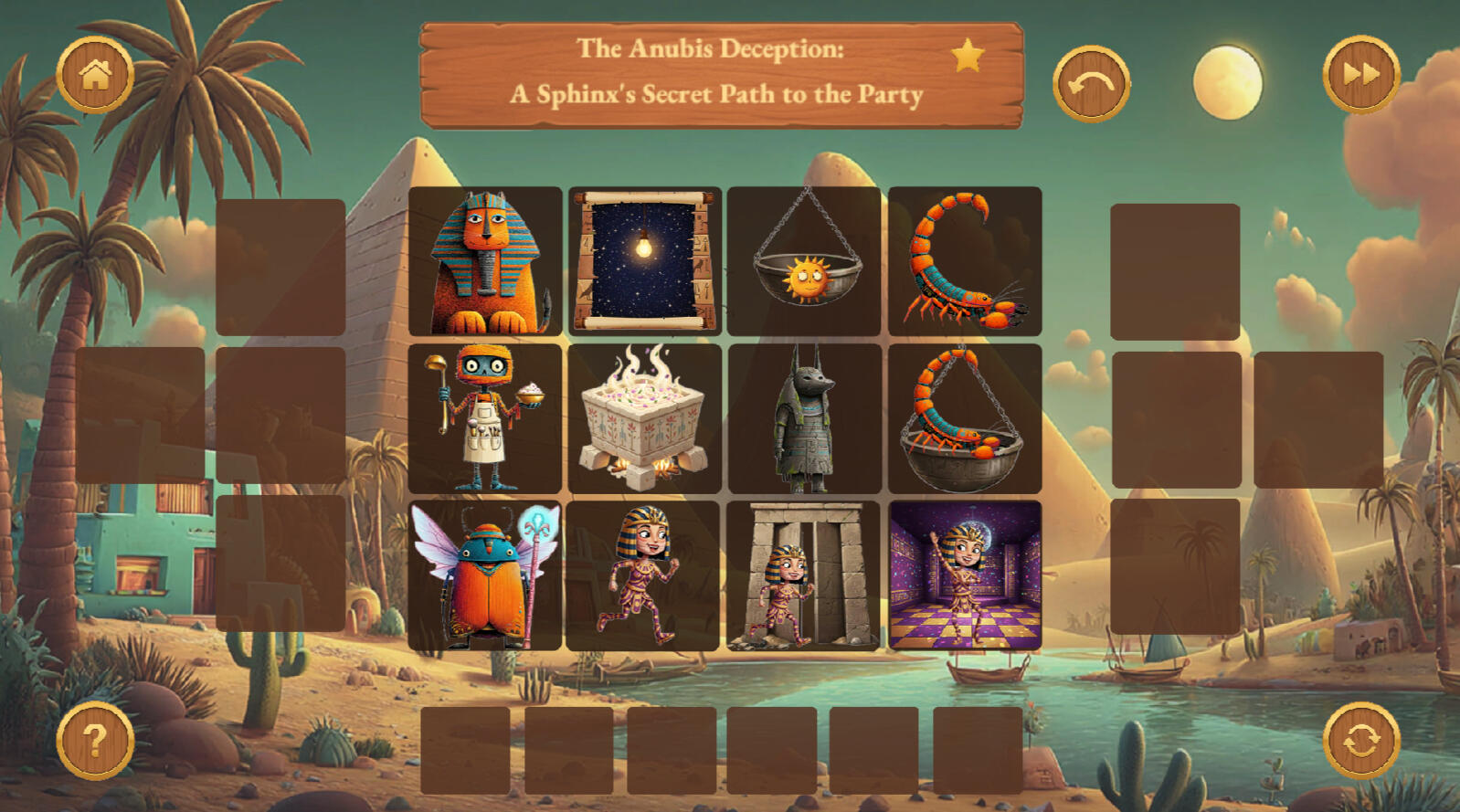
Task: Select the running pharaoh girl tile
Action: pos(643,575)
